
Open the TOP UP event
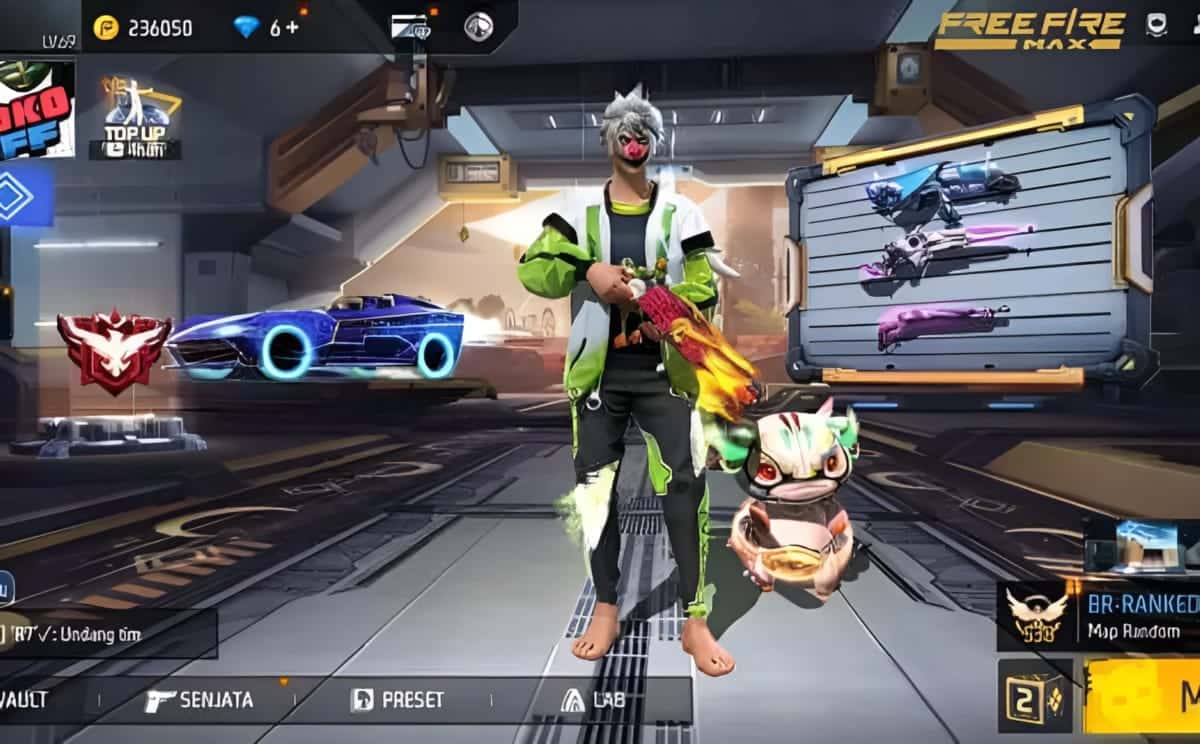136,120
